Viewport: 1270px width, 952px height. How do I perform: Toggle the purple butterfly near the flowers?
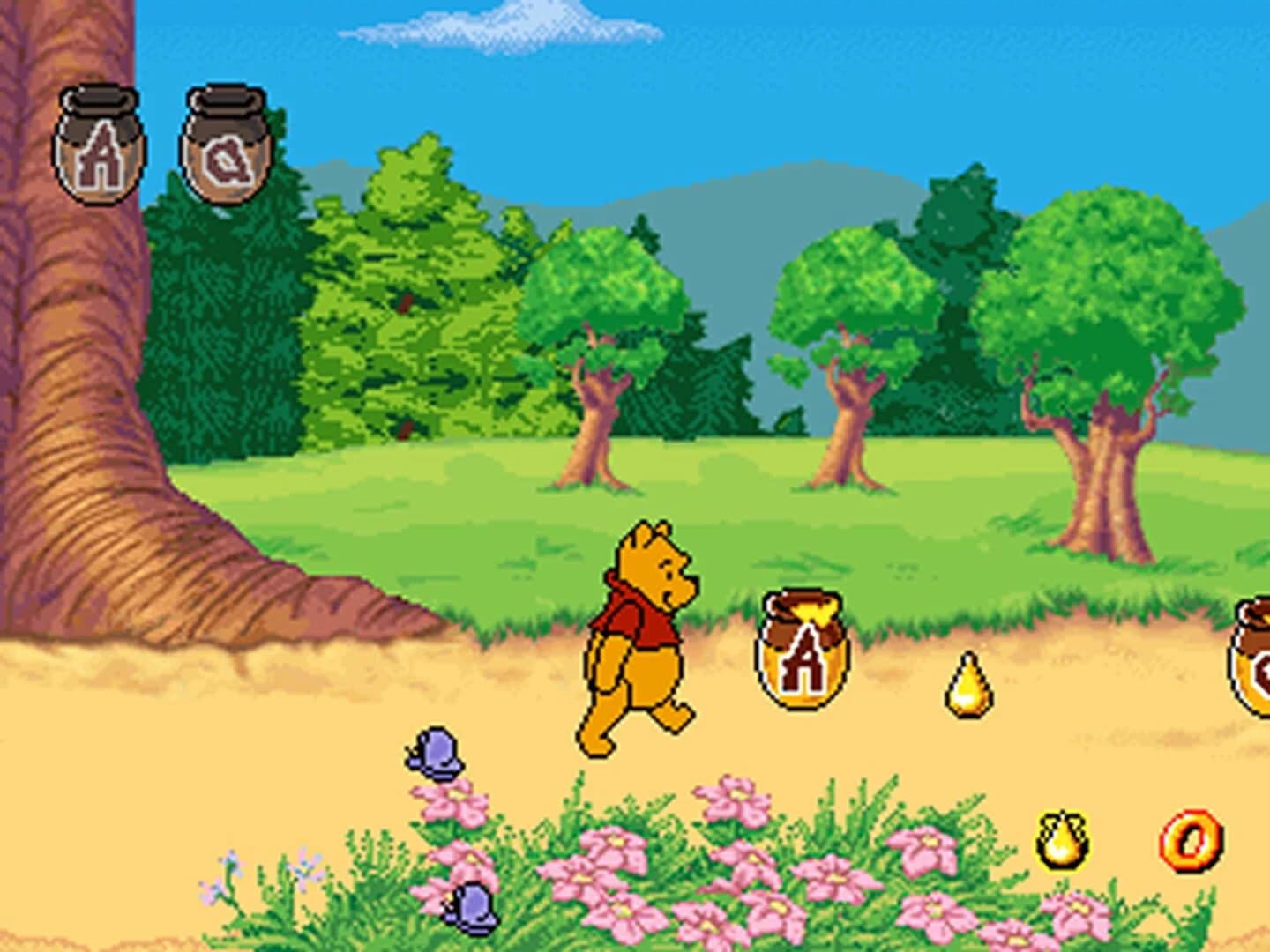coord(438,754)
